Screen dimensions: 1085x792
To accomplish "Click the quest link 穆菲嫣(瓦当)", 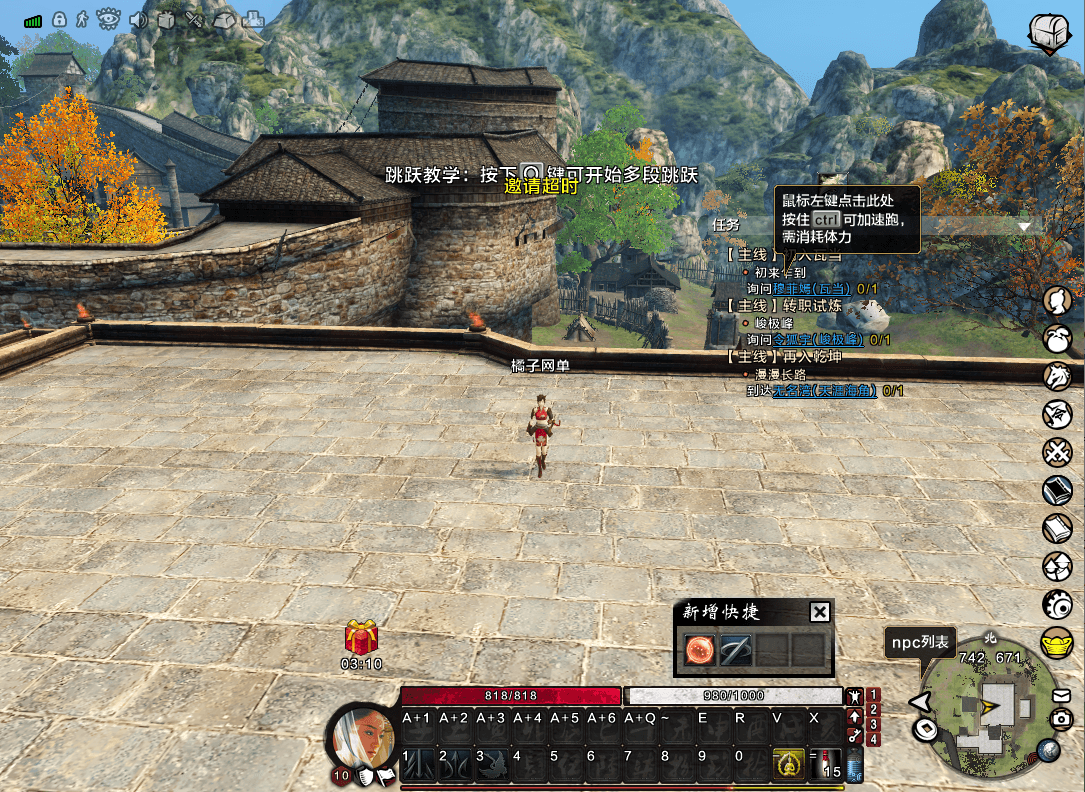I will click(812, 289).
